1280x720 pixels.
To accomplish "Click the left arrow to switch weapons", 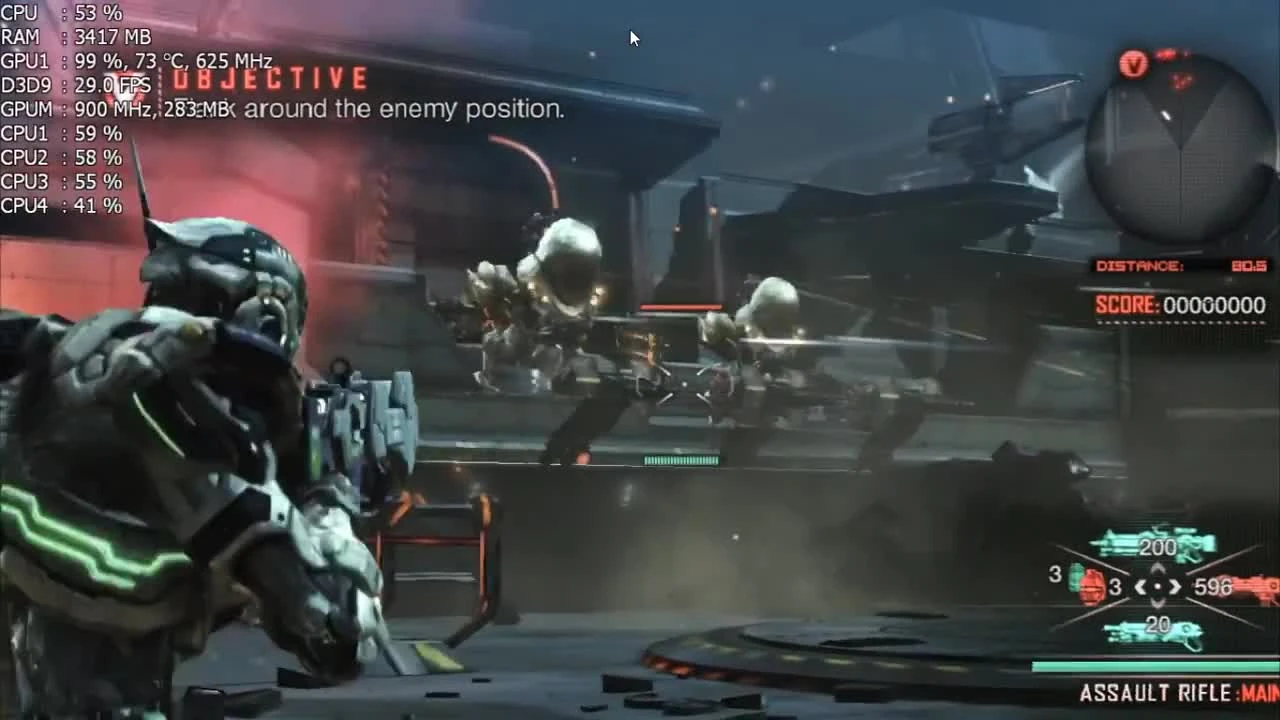I will 1140,587.
